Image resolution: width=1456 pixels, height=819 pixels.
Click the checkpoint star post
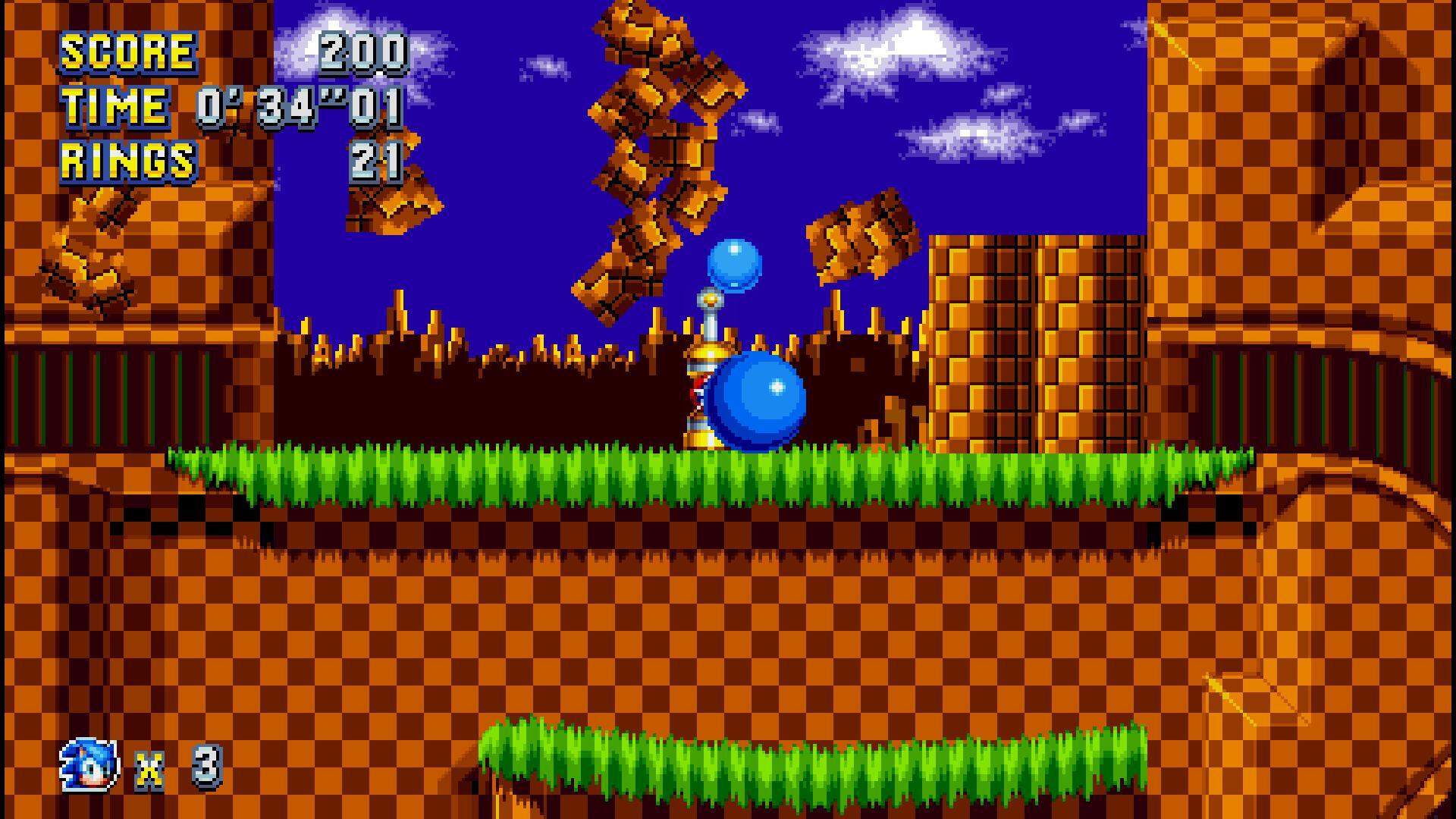(x=708, y=356)
